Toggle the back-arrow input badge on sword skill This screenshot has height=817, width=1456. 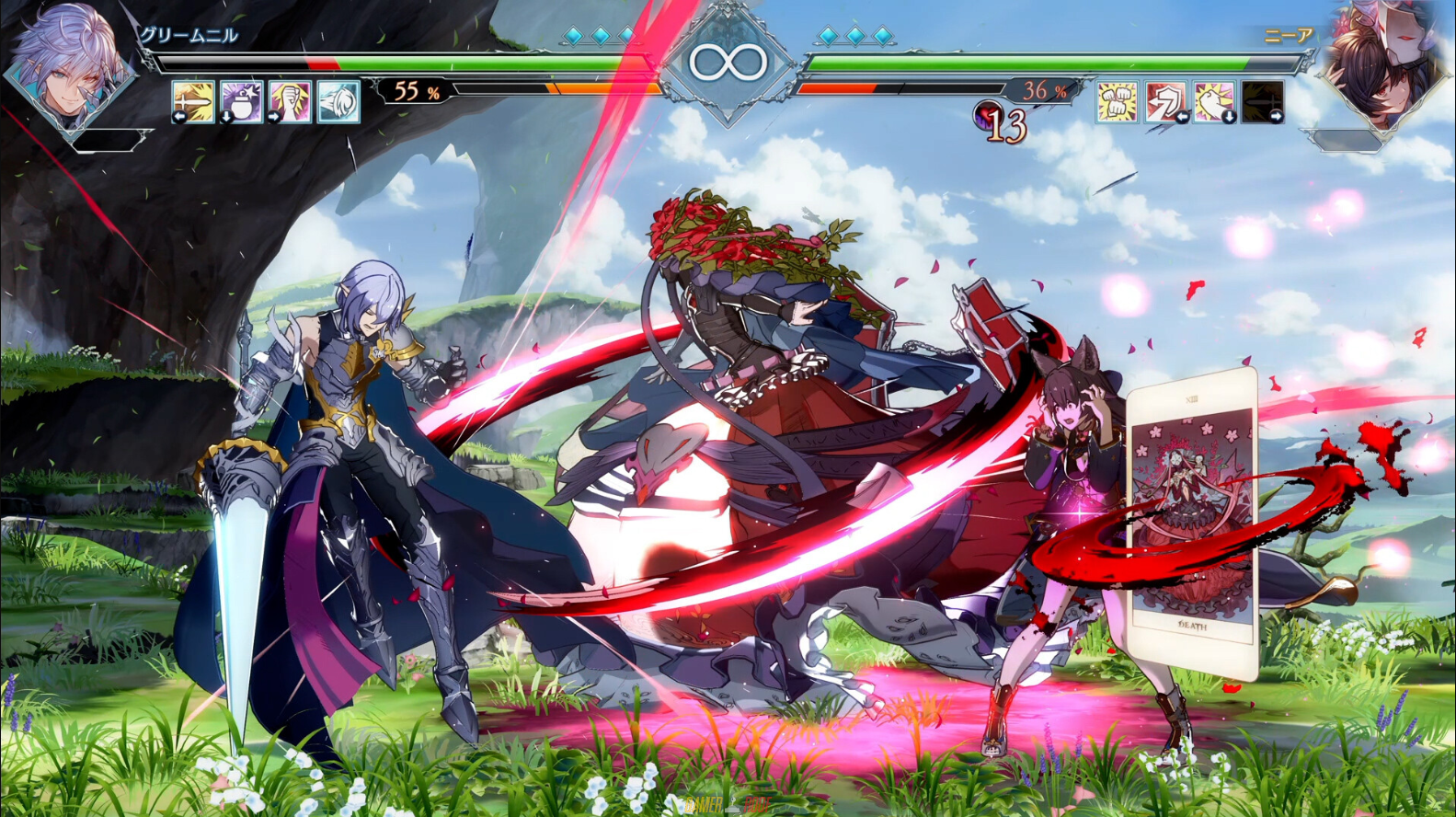pos(180,117)
